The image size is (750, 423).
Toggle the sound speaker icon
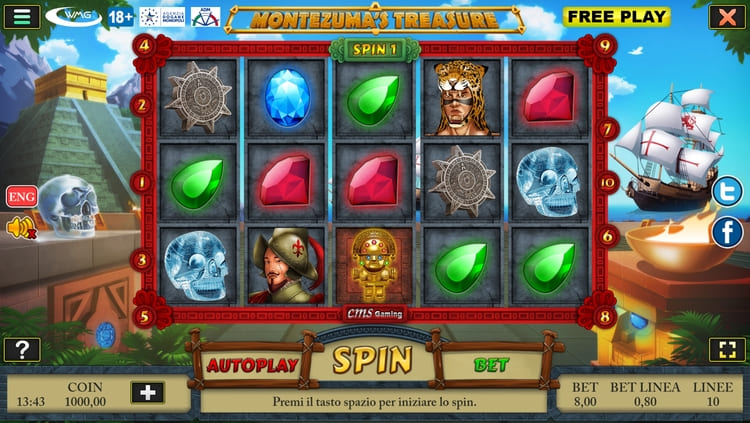pos(20,228)
